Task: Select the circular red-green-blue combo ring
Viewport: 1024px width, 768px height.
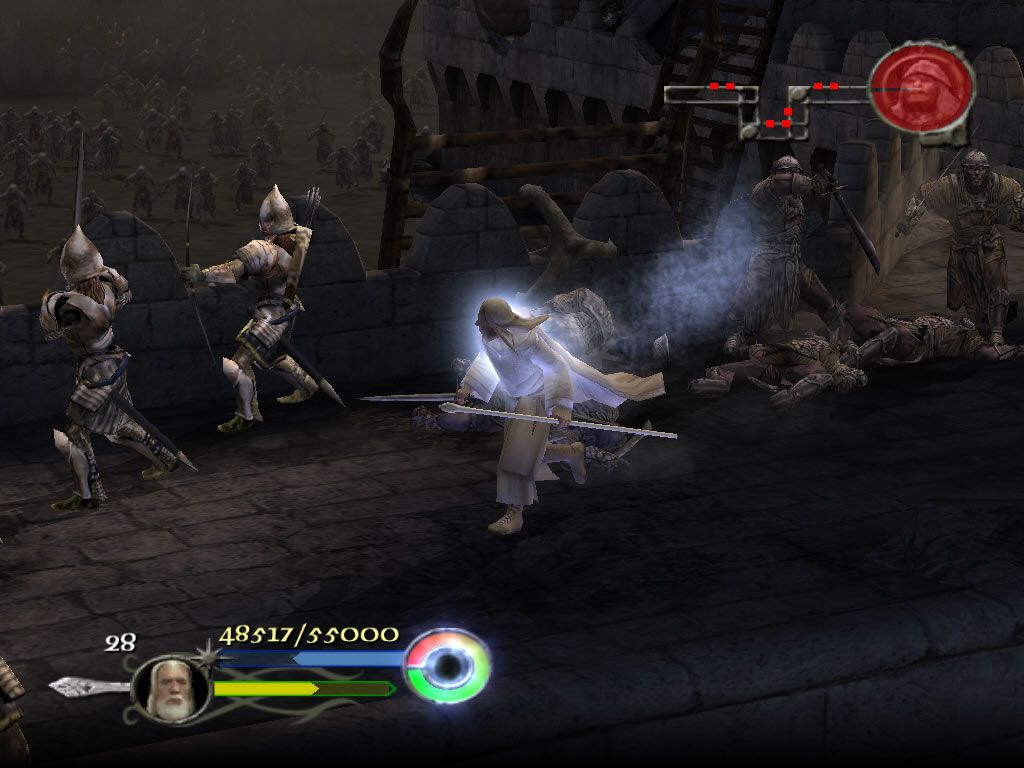Action: tap(448, 665)
